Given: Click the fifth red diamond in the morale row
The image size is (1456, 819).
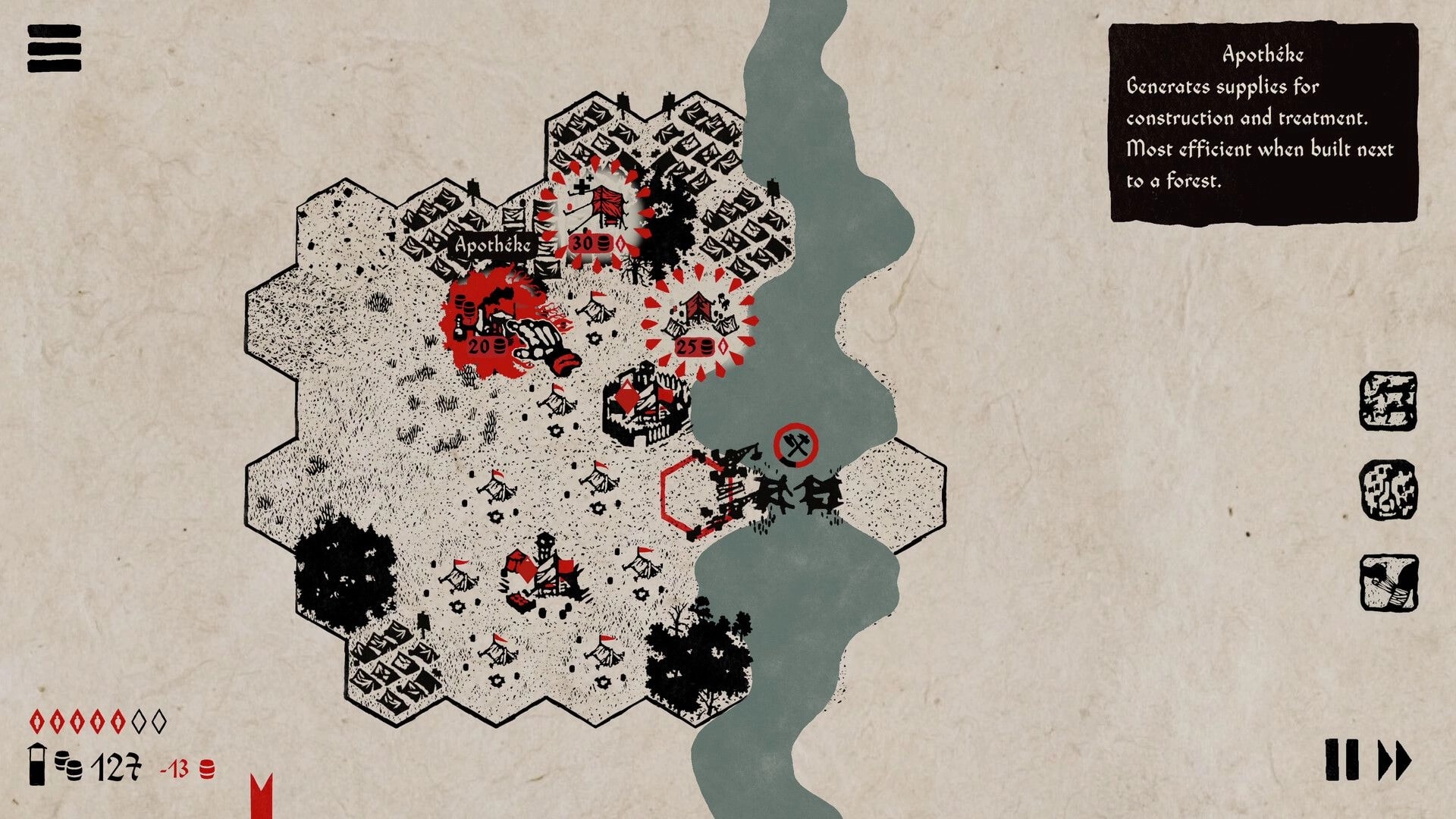Looking at the screenshot, I should click(x=118, y=722).
